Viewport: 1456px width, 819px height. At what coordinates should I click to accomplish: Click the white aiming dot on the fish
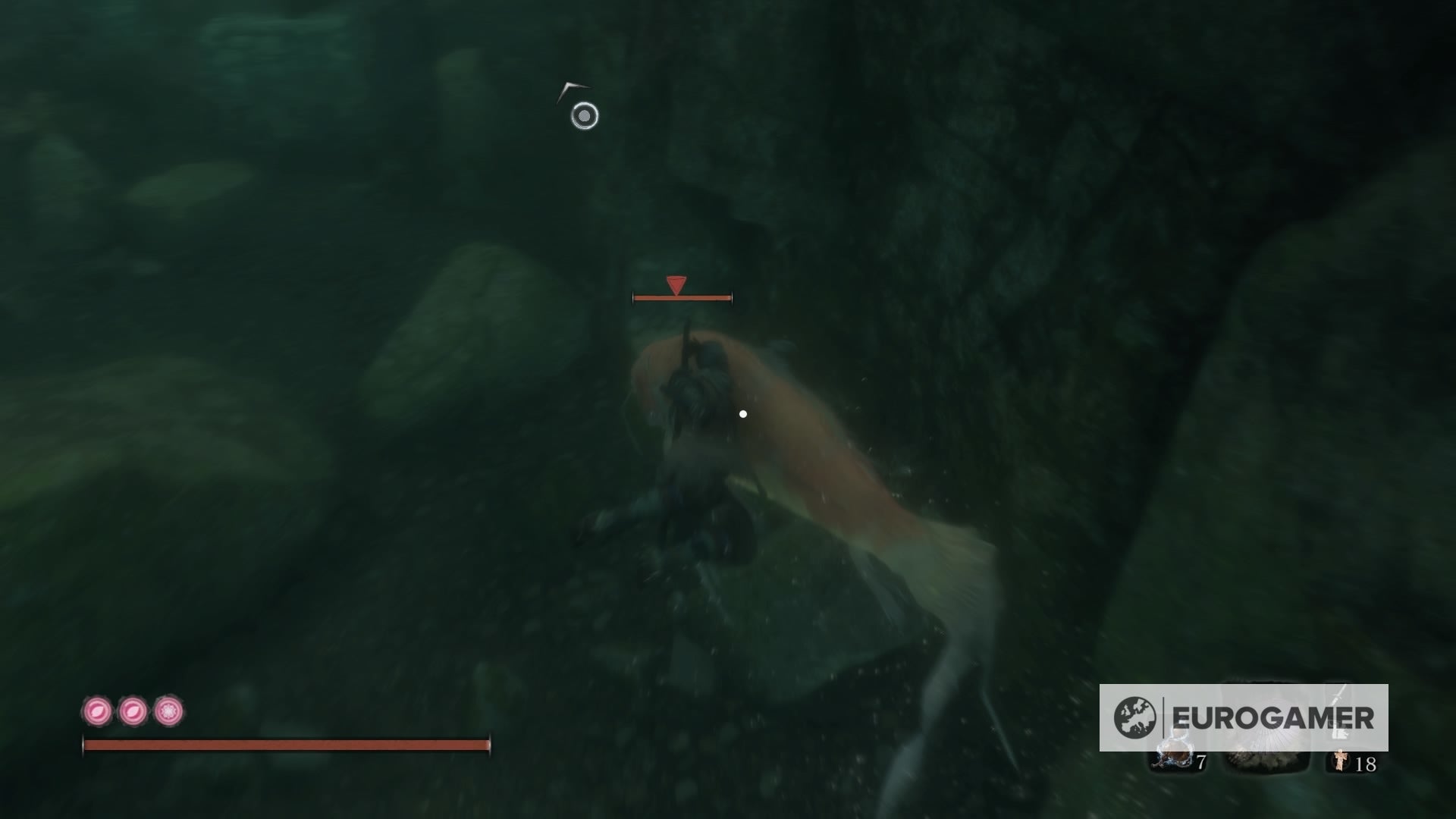742,413
